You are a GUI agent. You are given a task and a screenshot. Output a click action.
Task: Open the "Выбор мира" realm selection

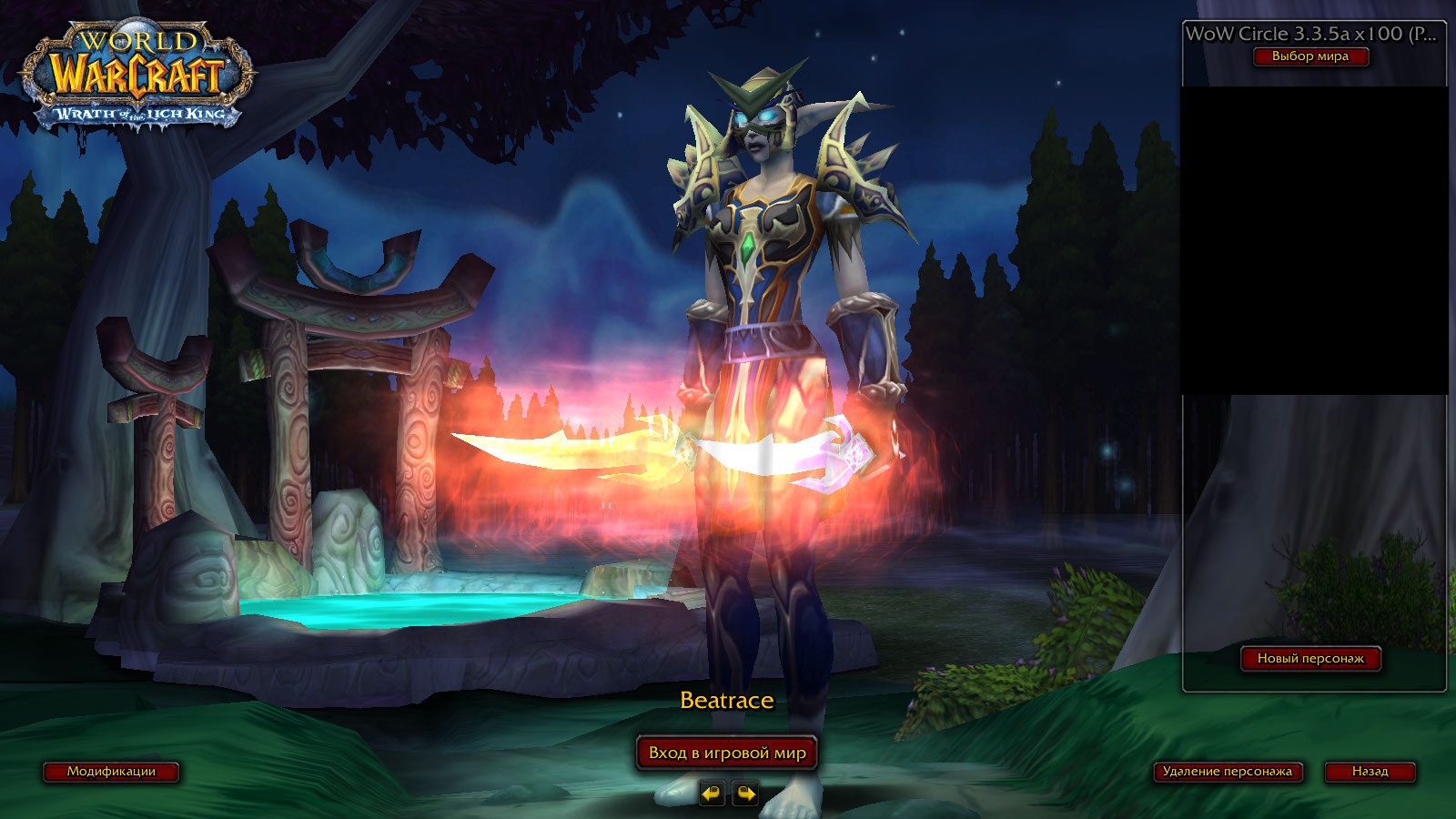[1309, 56]
